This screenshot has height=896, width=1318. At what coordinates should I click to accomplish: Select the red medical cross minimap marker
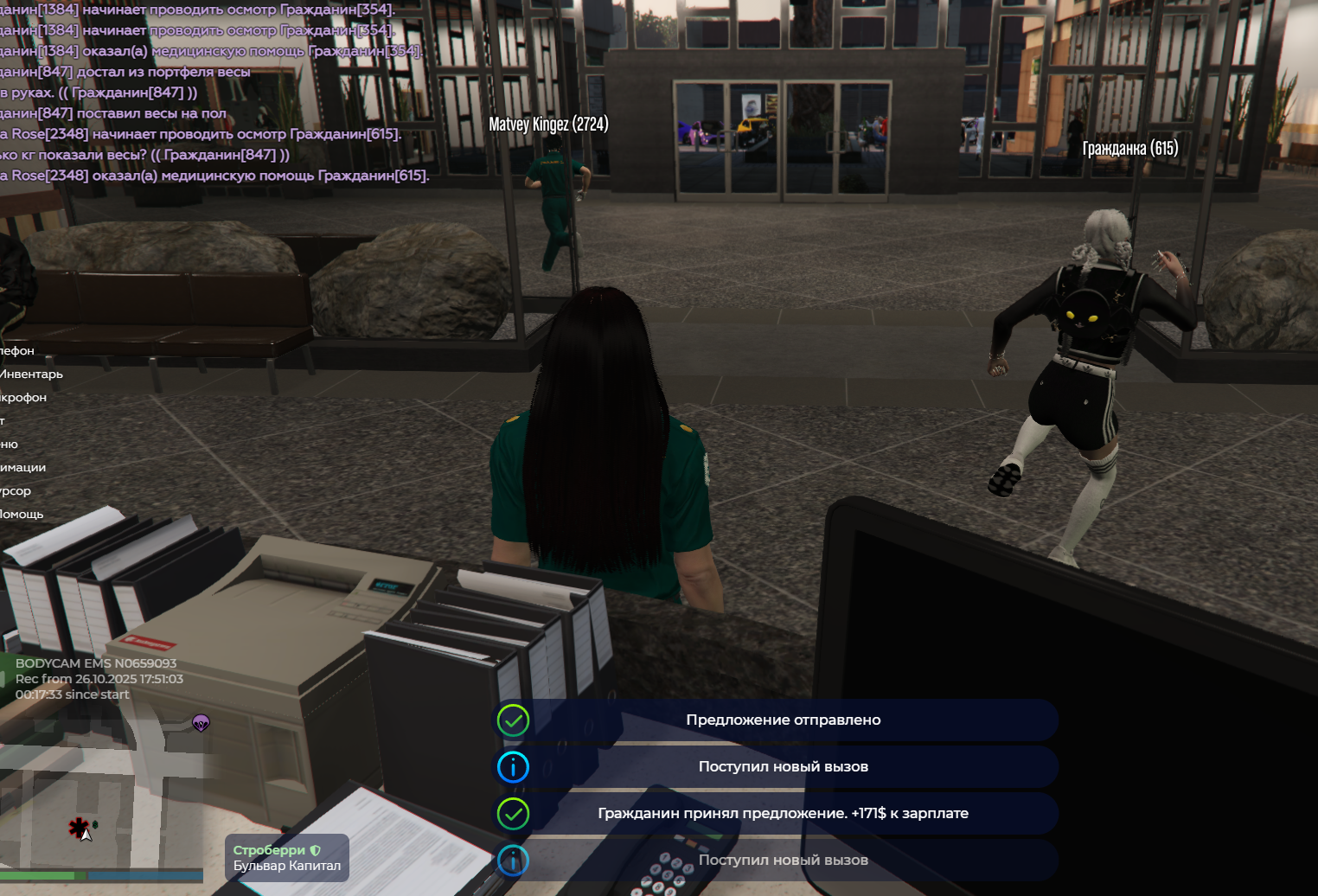click(79, 828)
